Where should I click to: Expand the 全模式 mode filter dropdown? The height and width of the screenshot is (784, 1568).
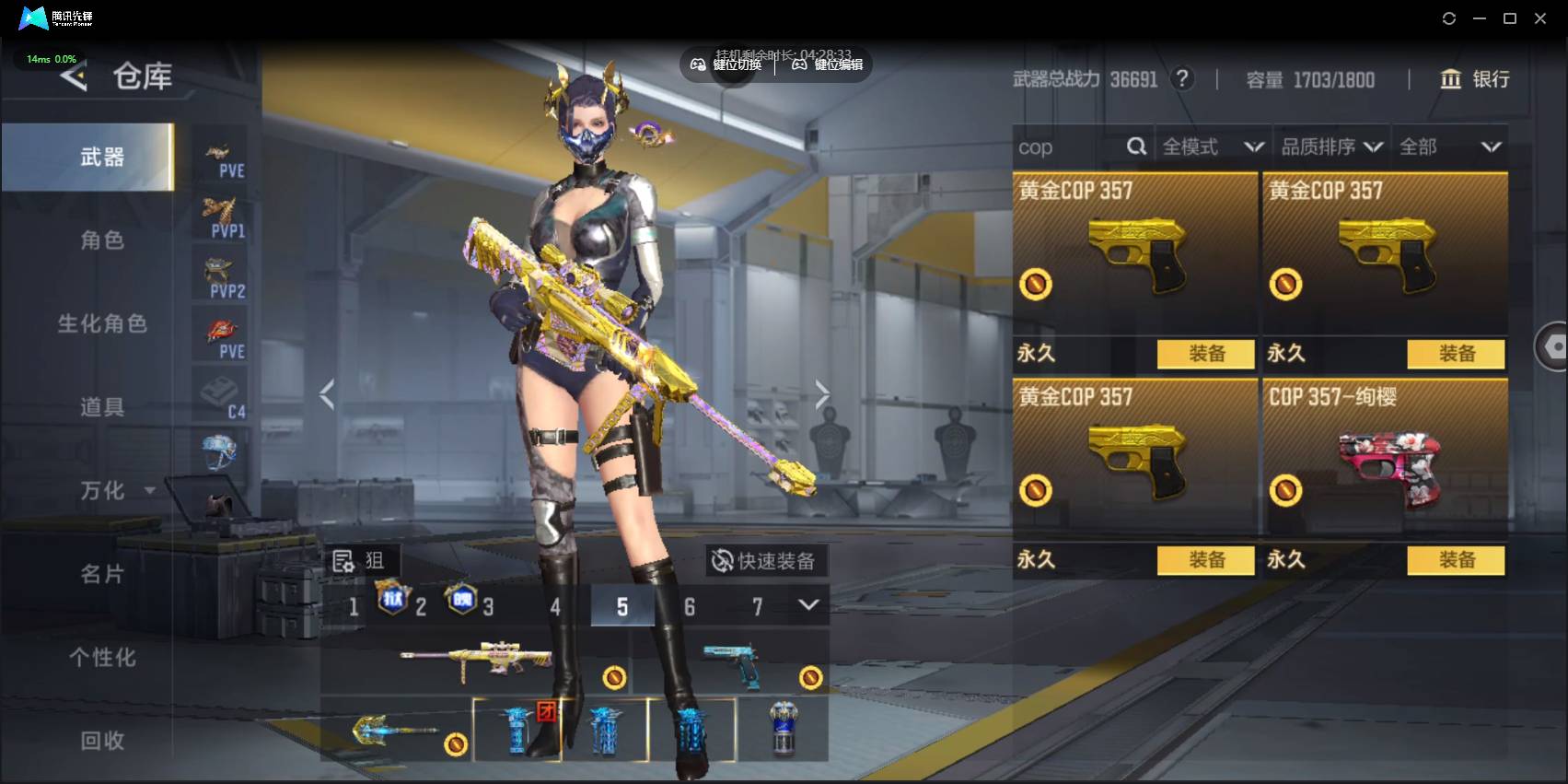[x=1212, y=147]
